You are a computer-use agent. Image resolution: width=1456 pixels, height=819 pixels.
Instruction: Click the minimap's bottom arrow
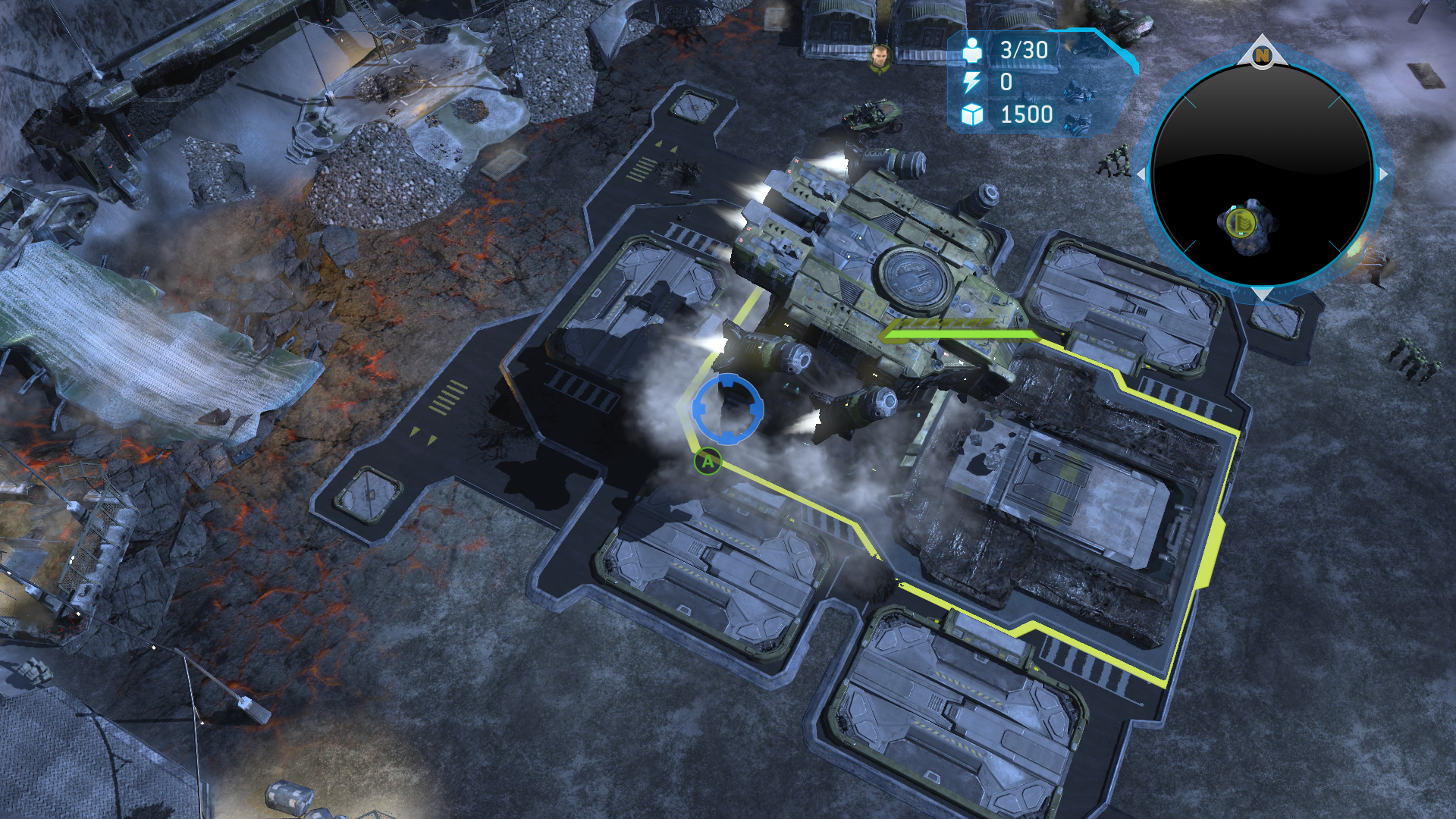[x=1262, y=294]
